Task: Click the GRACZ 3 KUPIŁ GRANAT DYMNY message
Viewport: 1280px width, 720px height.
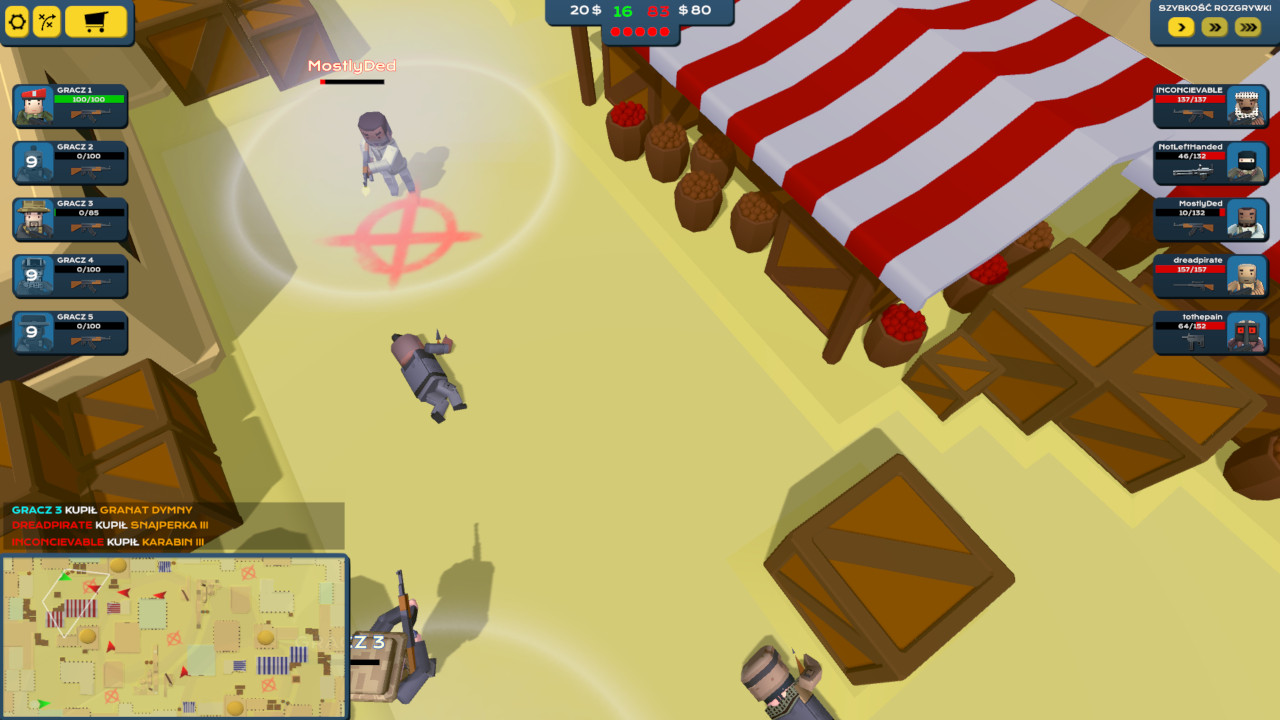Action: click(x=100, y=509)
